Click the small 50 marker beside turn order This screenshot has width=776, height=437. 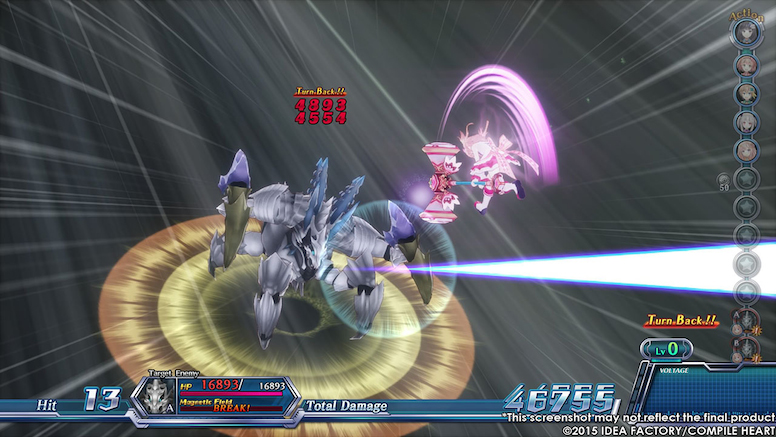(724, 182)
